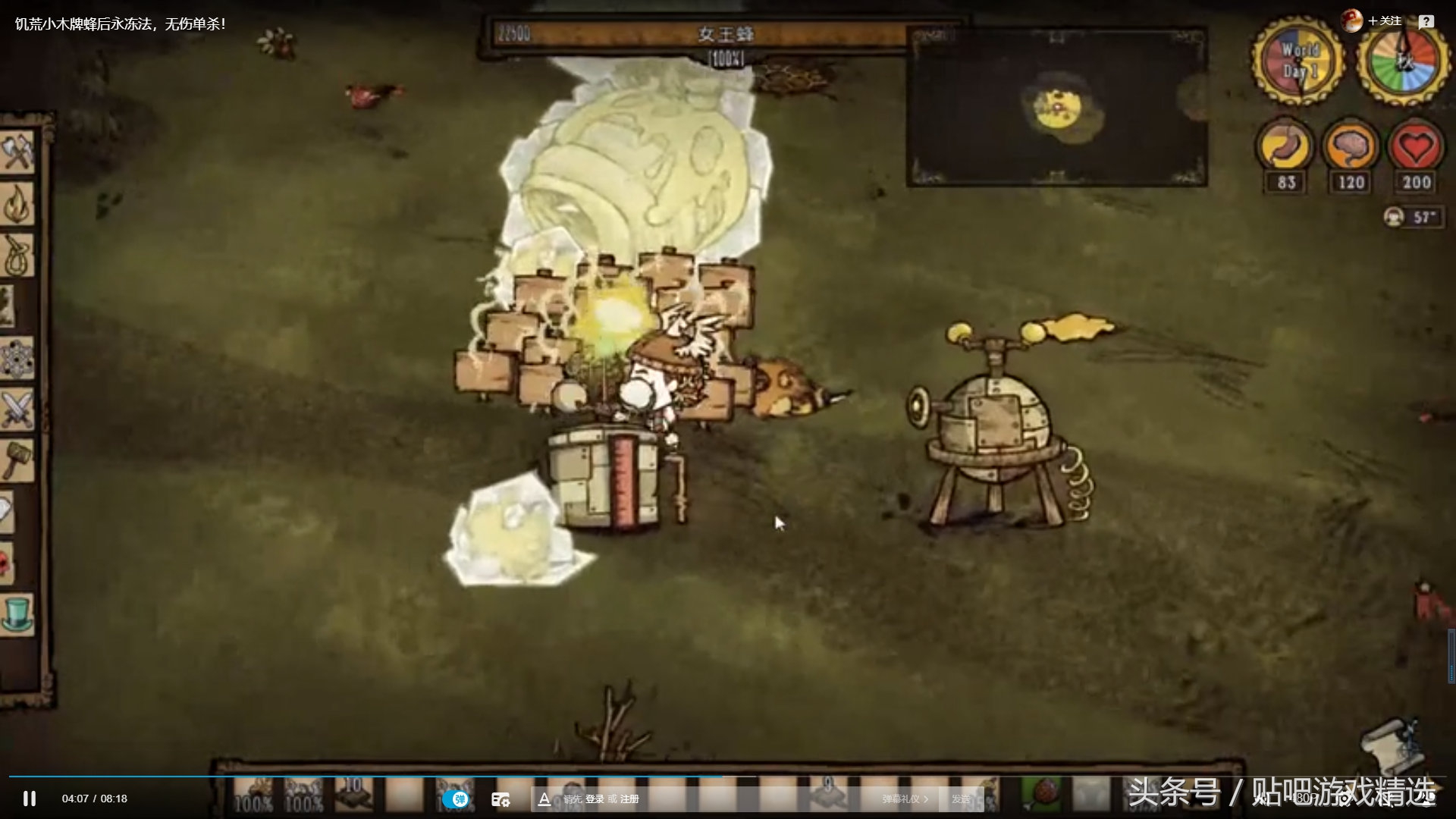The image size is (1456, 819).
Task: Open the danmaku settings icon
Action: point(500,799)
